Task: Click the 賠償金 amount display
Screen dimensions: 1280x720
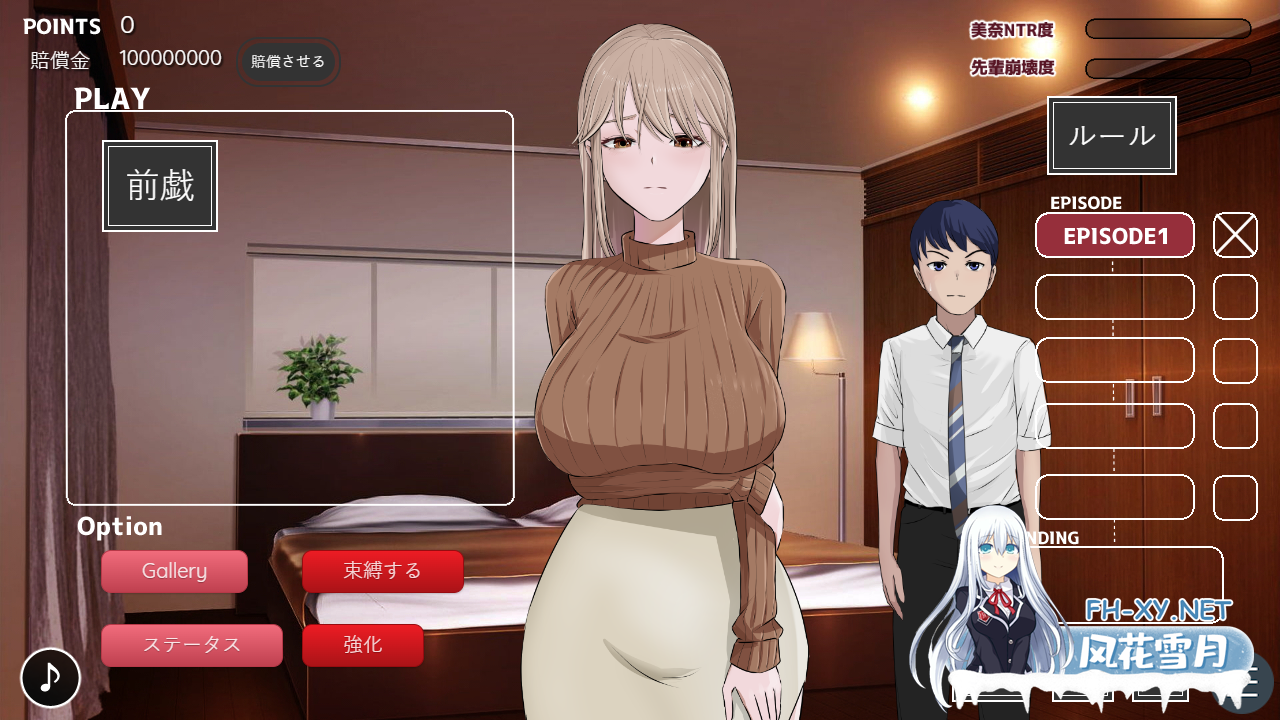Action: click(170, 58)
